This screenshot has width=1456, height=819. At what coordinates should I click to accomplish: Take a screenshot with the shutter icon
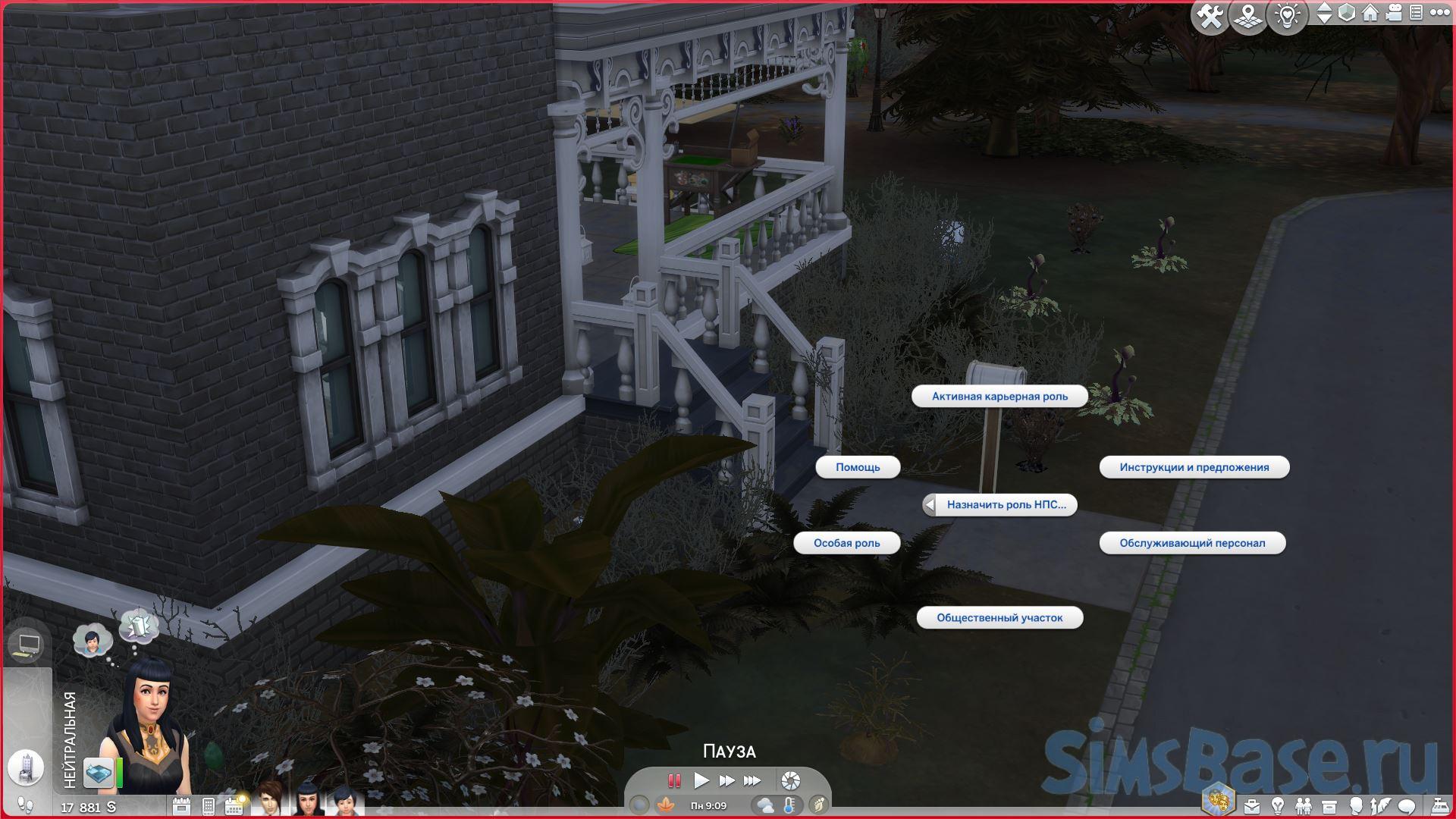[x=790, y=780]
